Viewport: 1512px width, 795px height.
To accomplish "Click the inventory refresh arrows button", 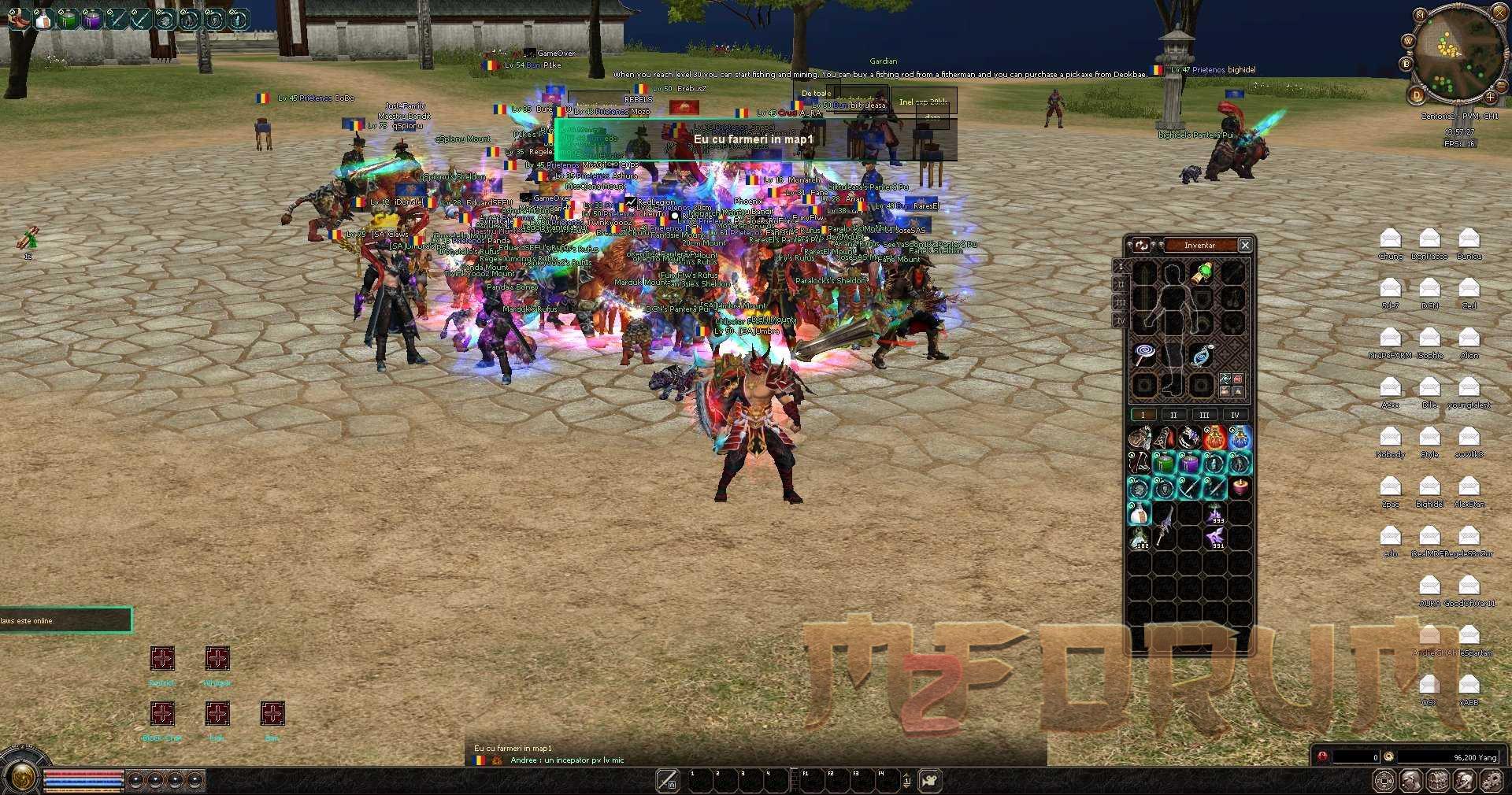I will [1142, 246].
